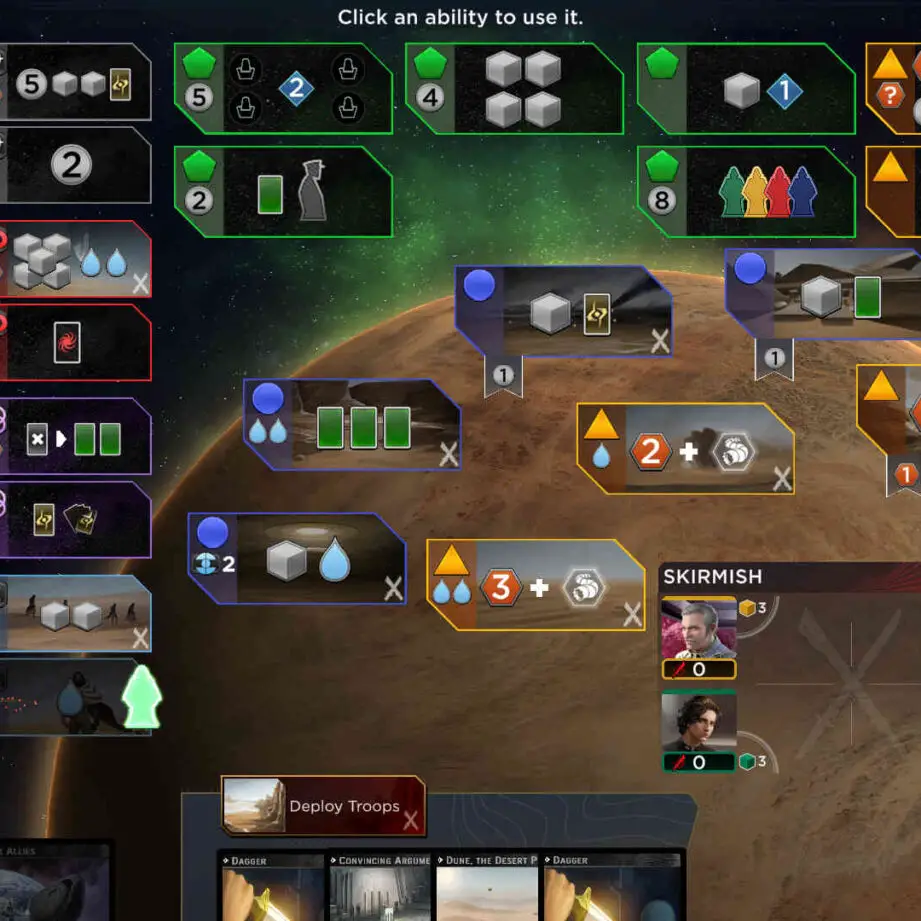
Task: Select the purple space with two intrigue cards
Action: [x=75, y=519]
